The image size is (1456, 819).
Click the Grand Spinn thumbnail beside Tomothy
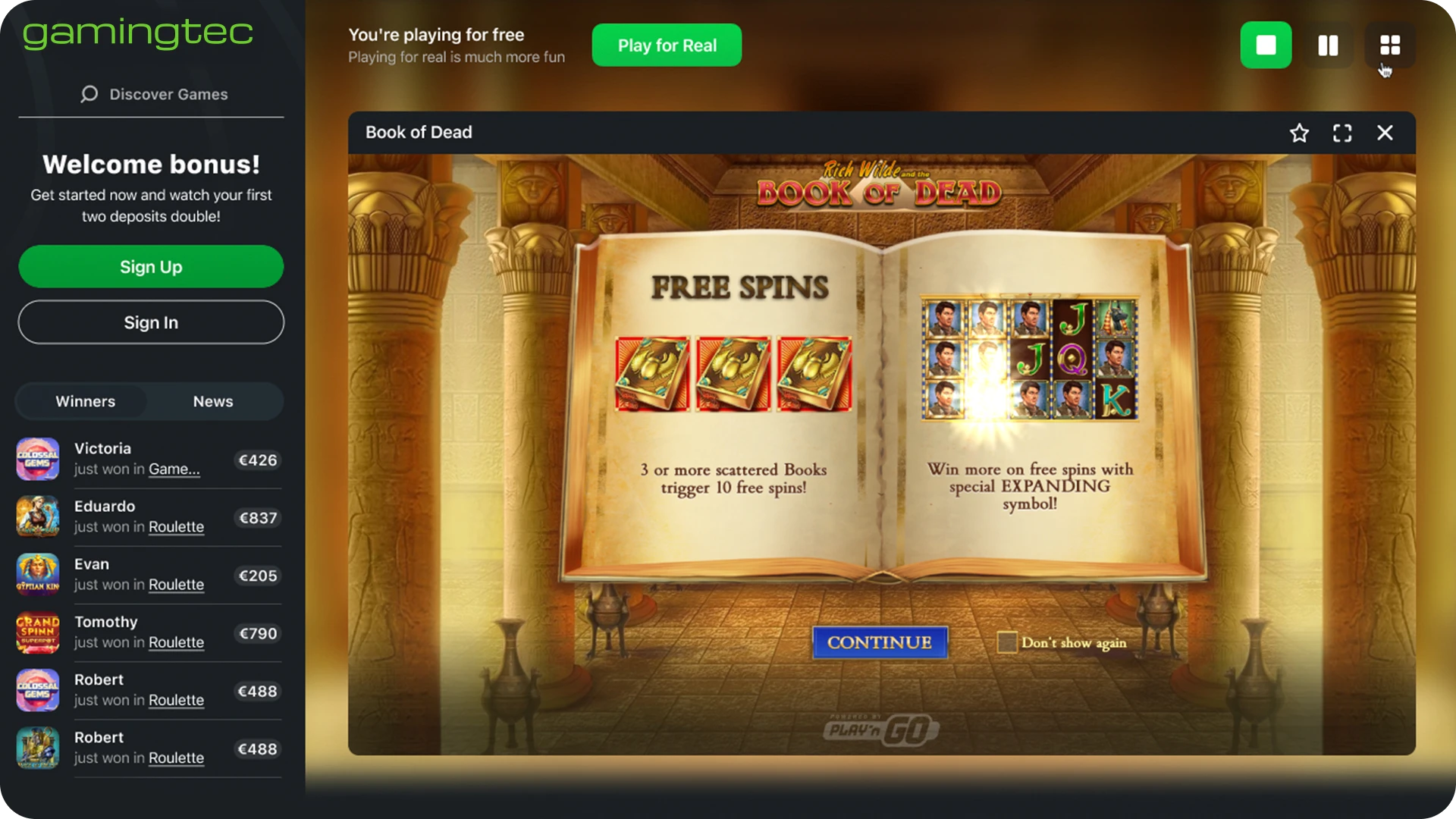coord(38,632)
